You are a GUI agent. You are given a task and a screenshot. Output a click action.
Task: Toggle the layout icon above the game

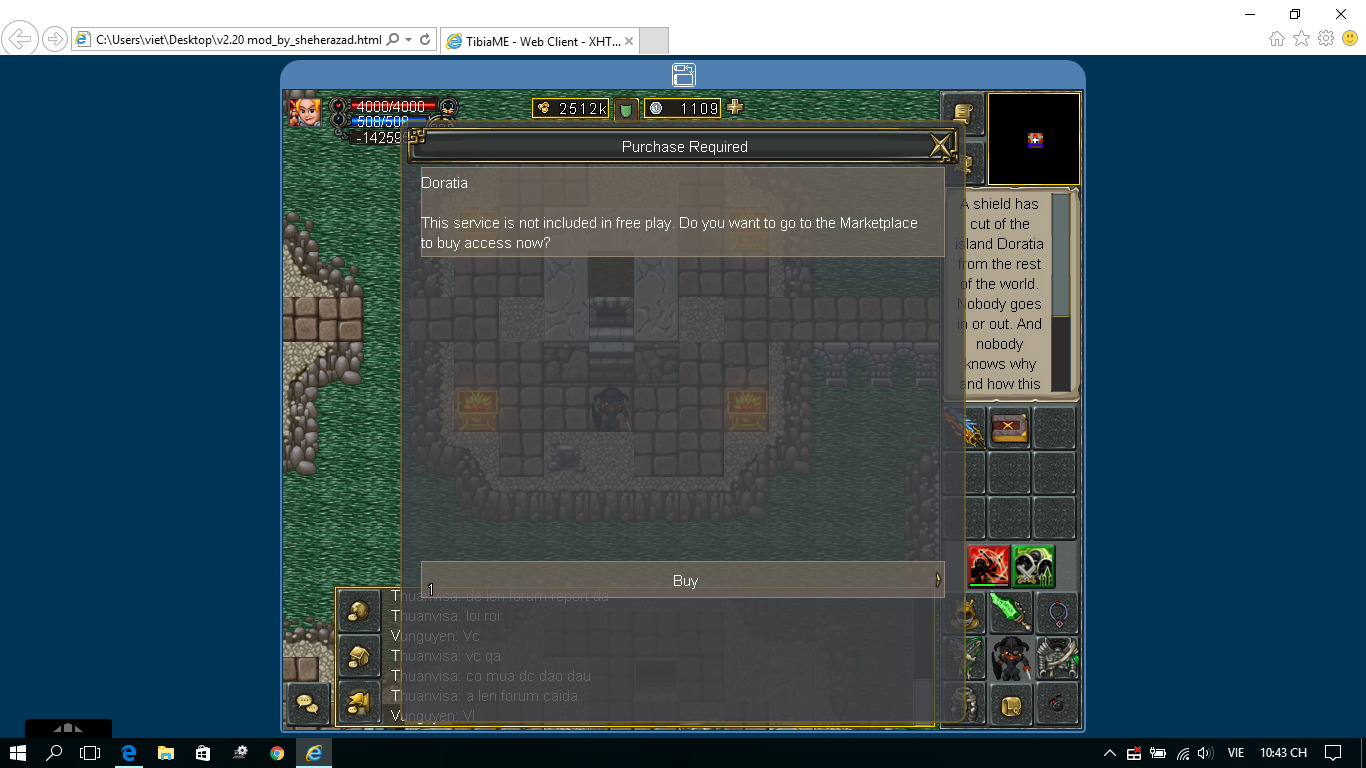pos(683,75)
